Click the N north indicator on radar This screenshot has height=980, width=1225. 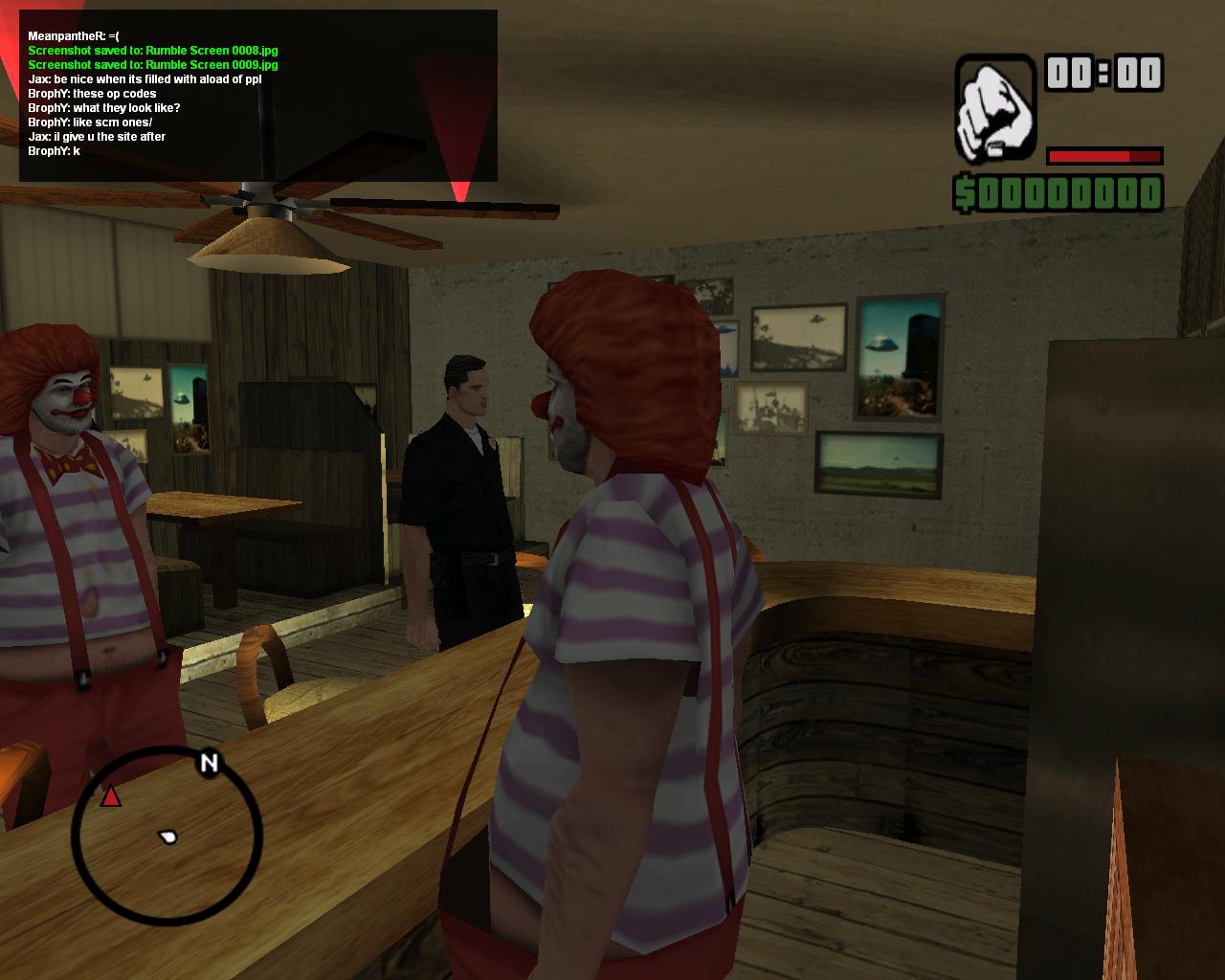click(x=209, y=763)
